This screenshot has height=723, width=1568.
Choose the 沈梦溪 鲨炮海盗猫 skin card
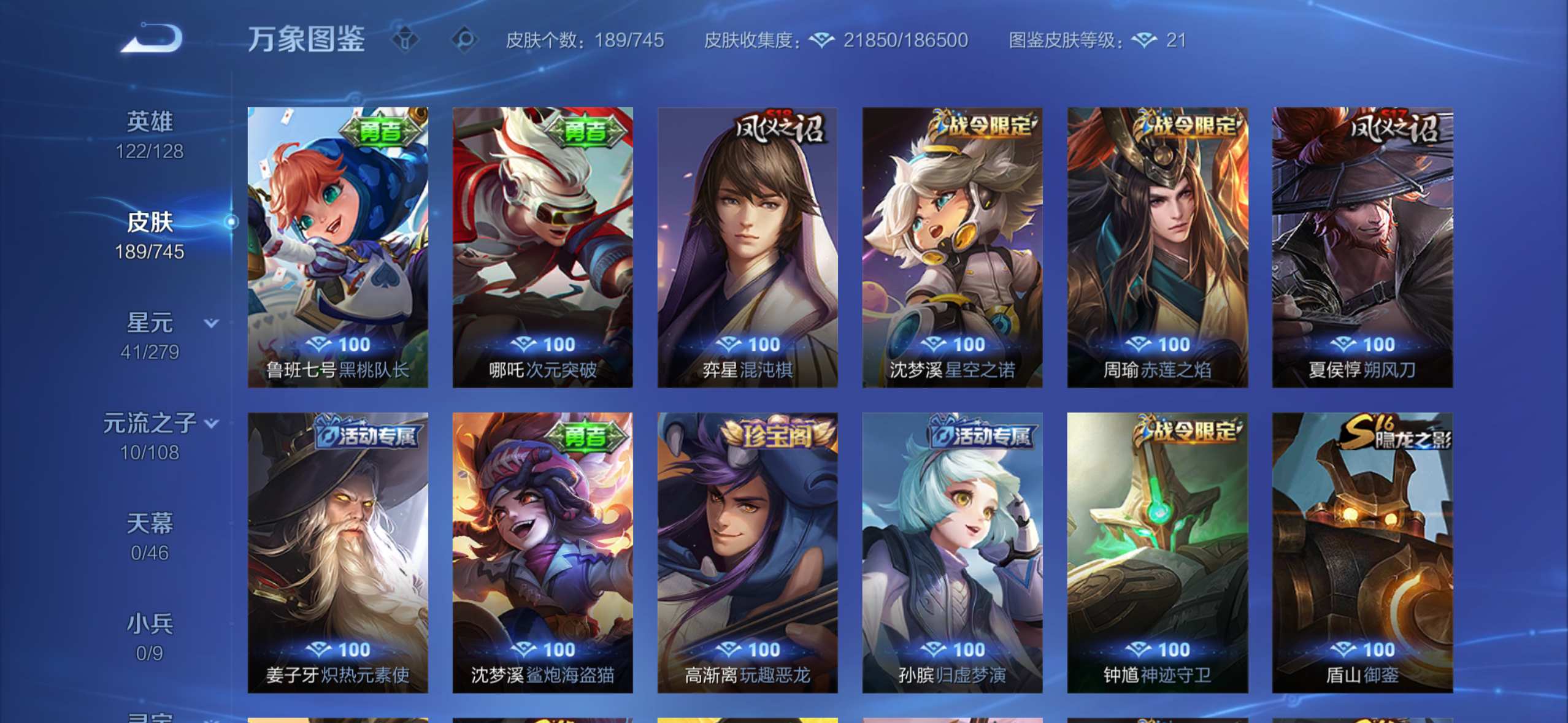coord(542,553)
